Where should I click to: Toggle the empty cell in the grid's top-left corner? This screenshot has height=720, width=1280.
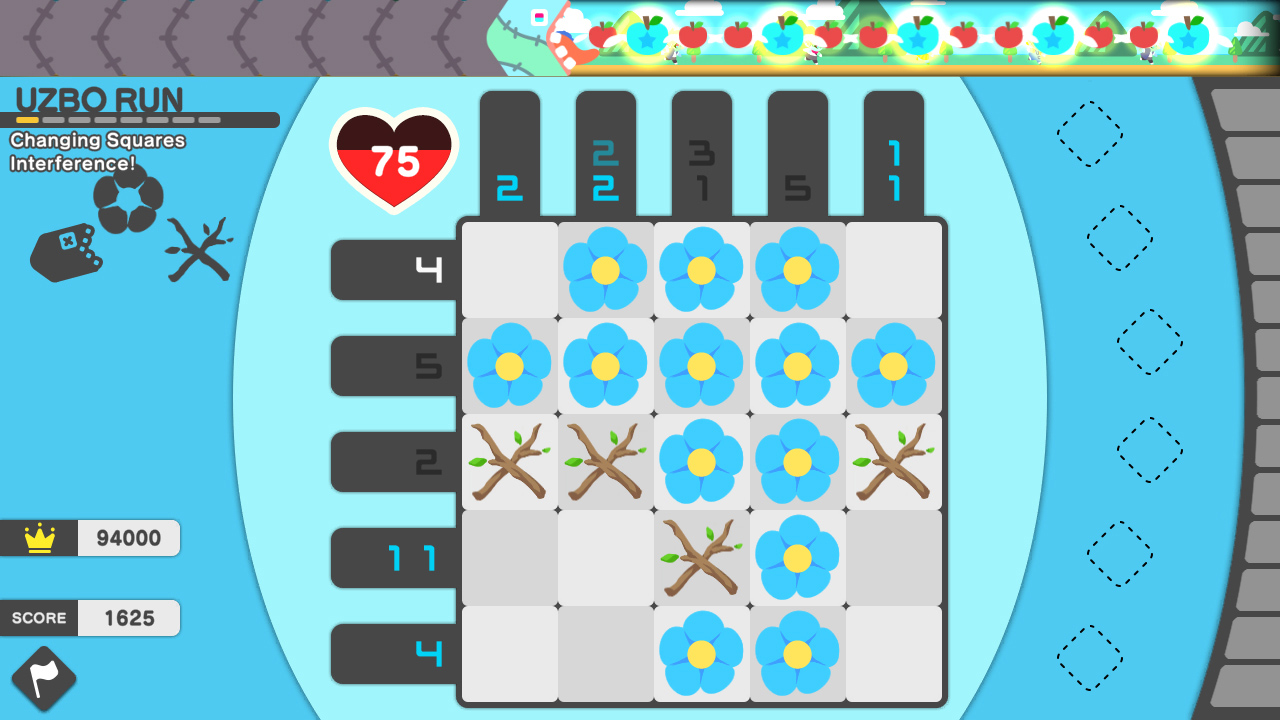click(508, 270)
